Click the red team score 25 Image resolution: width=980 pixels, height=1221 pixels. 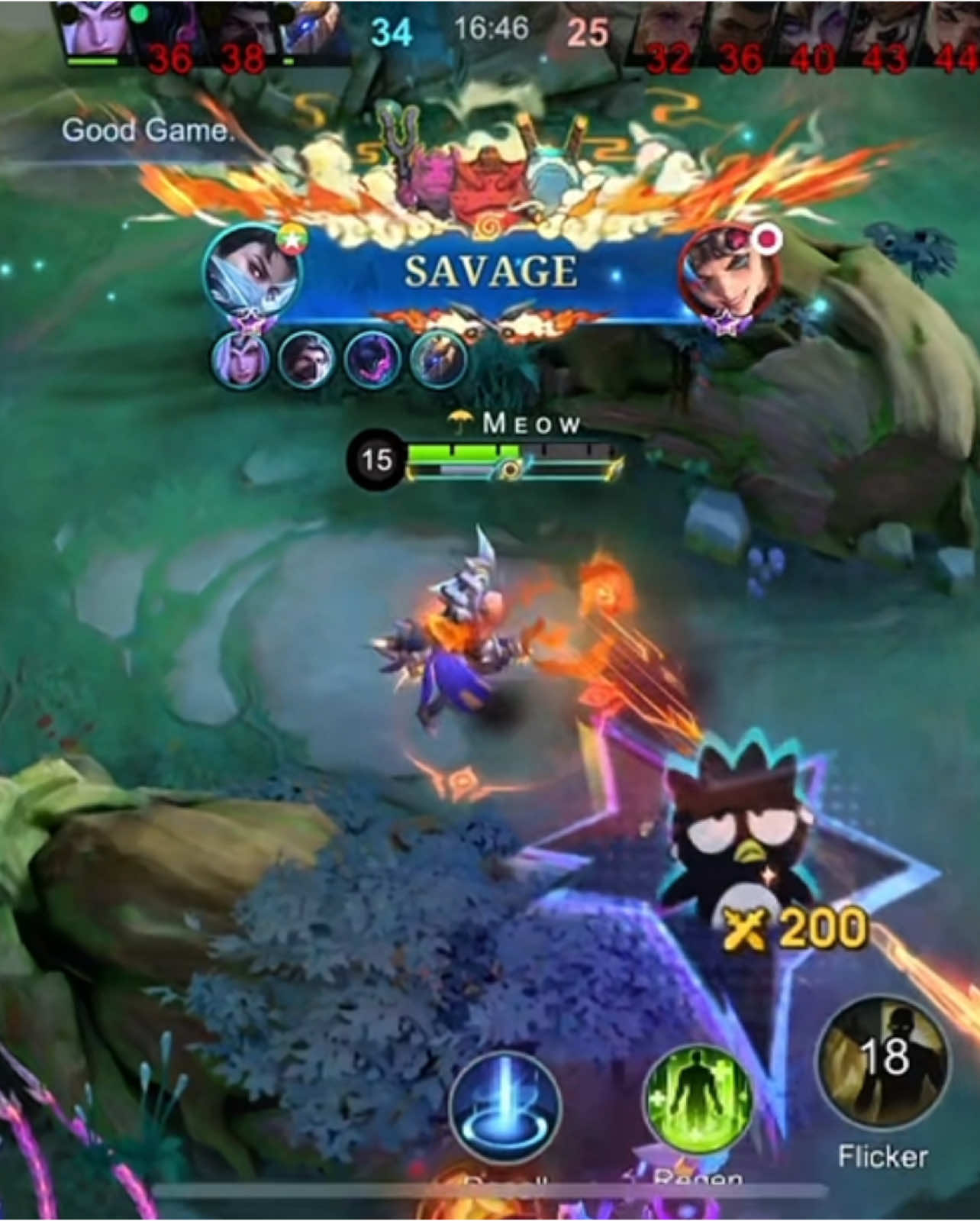tap(589, 32)
